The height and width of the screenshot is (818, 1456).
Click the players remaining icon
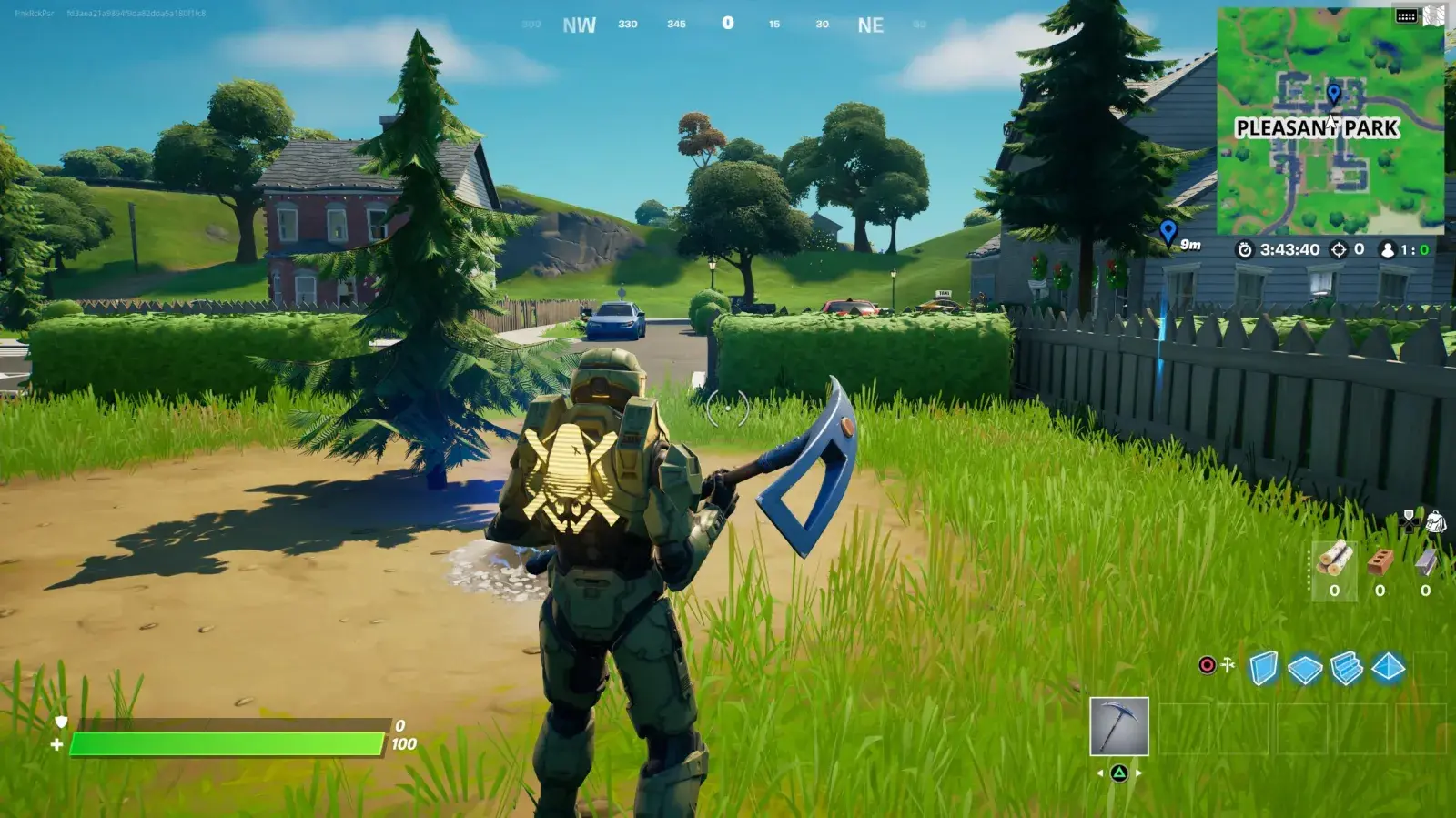click(1388, 250)
